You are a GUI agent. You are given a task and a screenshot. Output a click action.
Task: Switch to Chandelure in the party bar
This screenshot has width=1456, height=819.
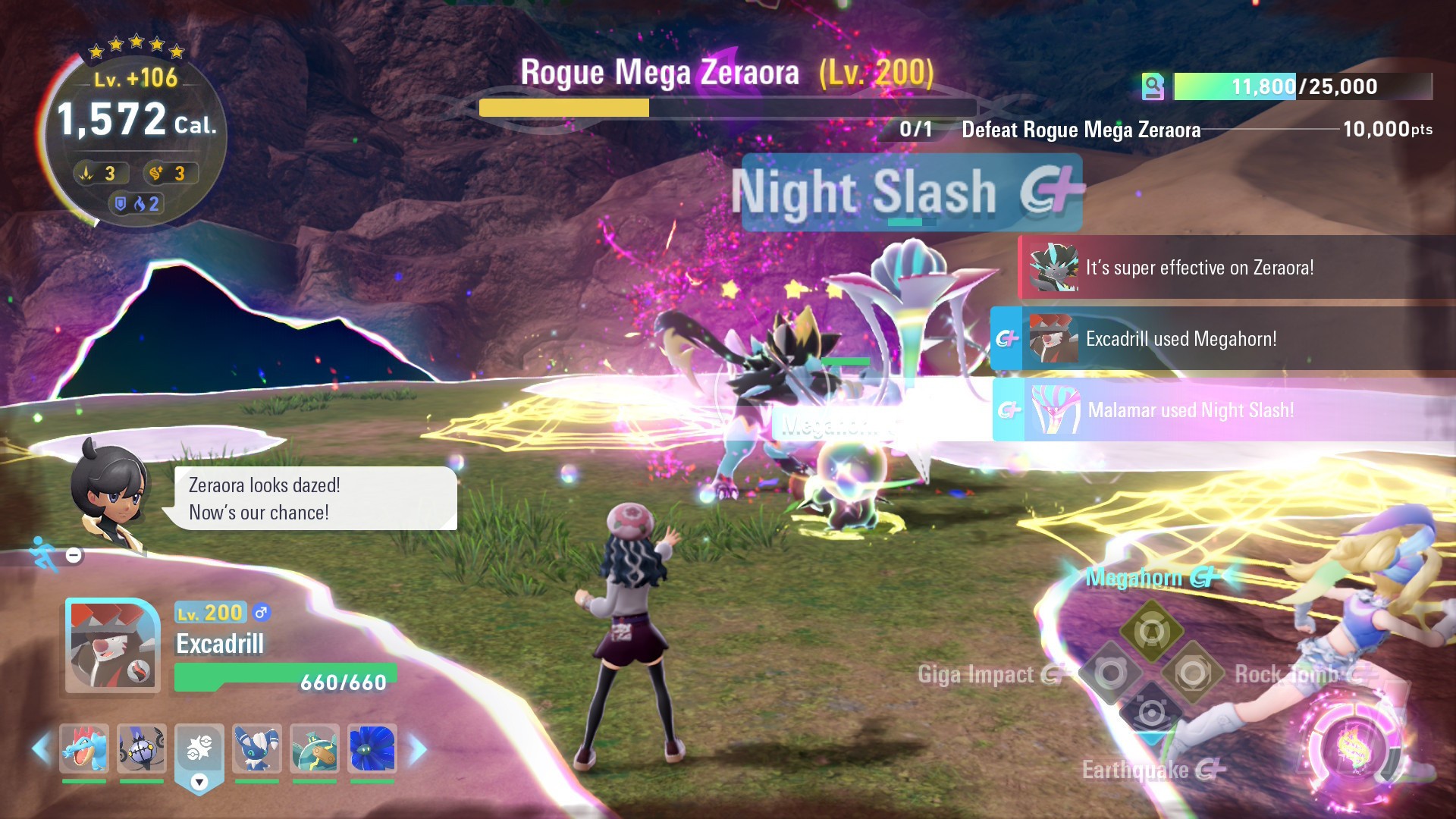pos(142,748)
